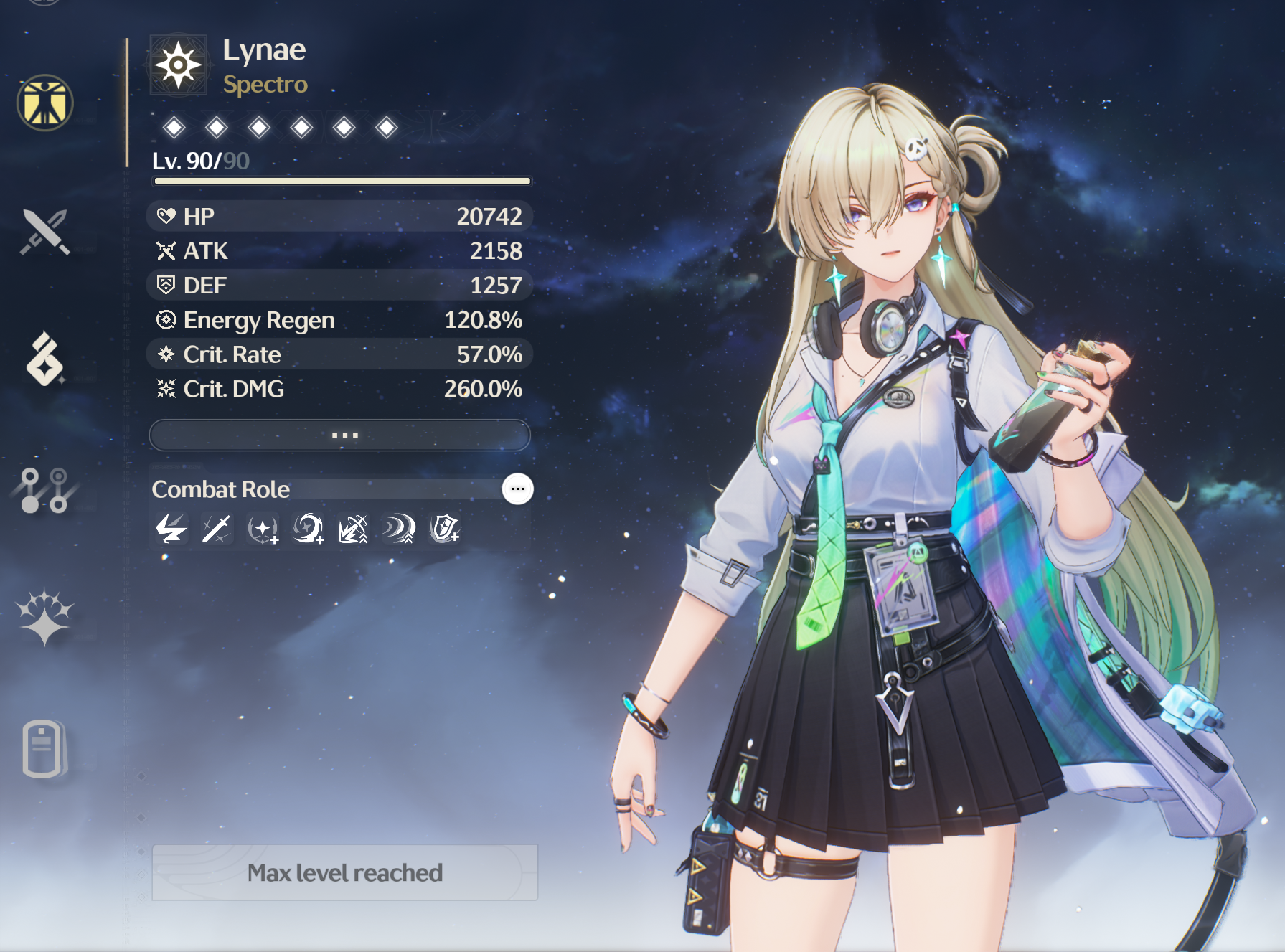Open the character overview tab with the Vitruvian figure icon
The height and width of the screenshot is (952, 1285).
pos(45,103)
